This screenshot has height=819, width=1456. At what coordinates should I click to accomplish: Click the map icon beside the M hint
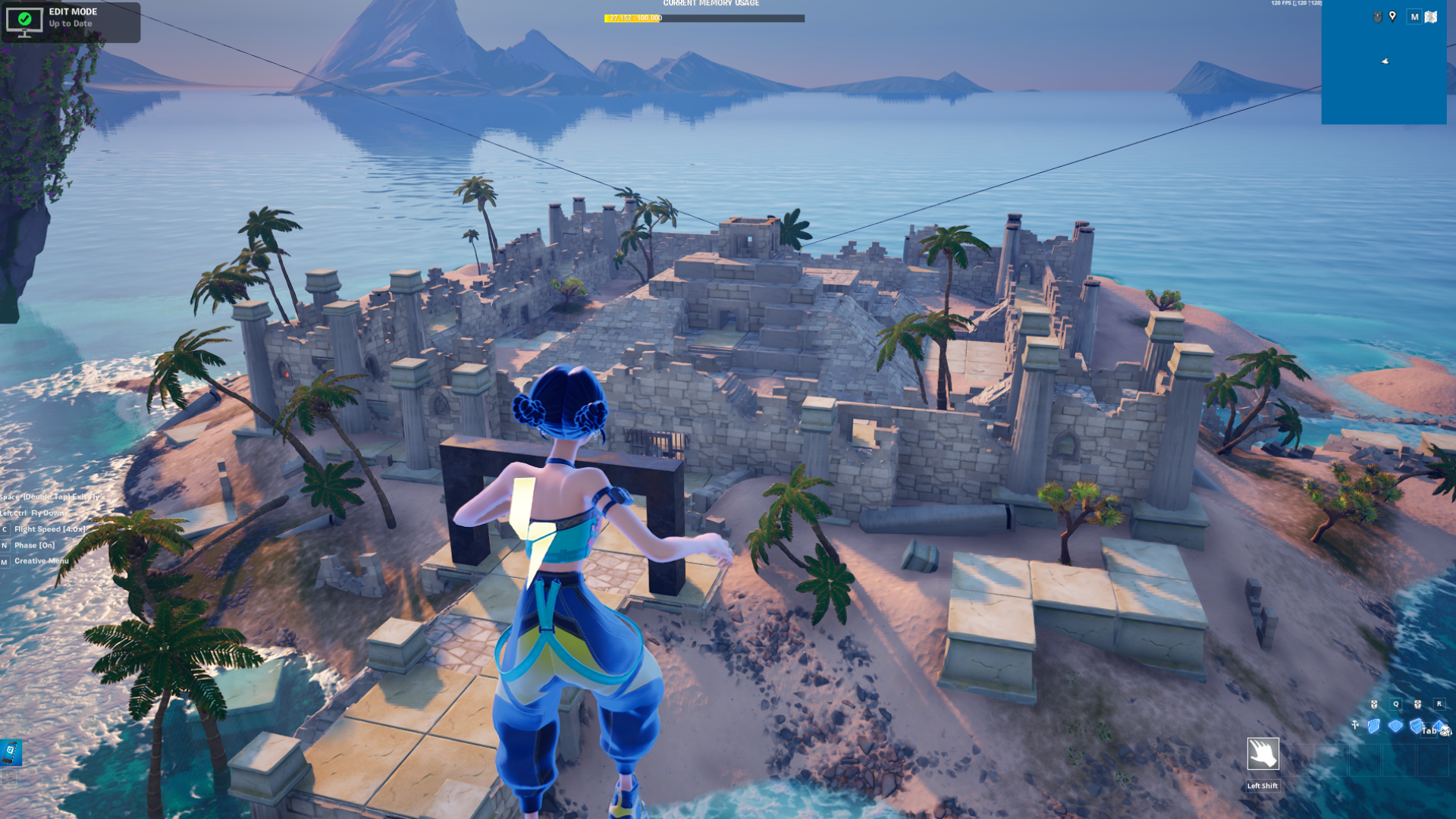(x=1431, y=17)
